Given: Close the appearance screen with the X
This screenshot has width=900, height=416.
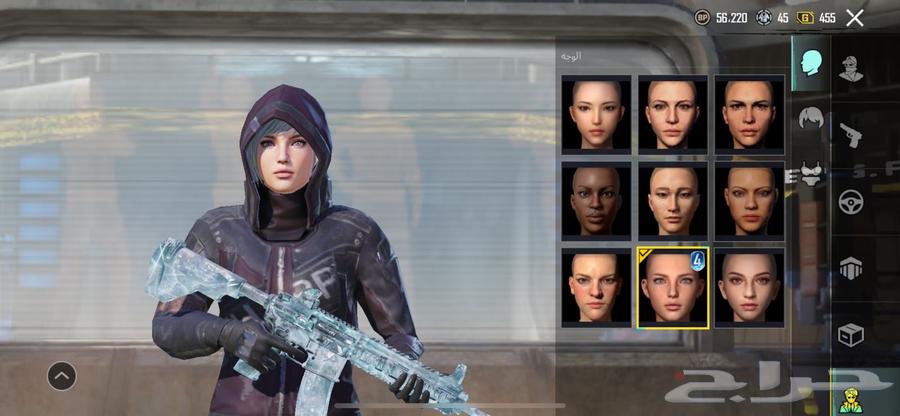Looking at the screenshot, I should click(855, 17).
